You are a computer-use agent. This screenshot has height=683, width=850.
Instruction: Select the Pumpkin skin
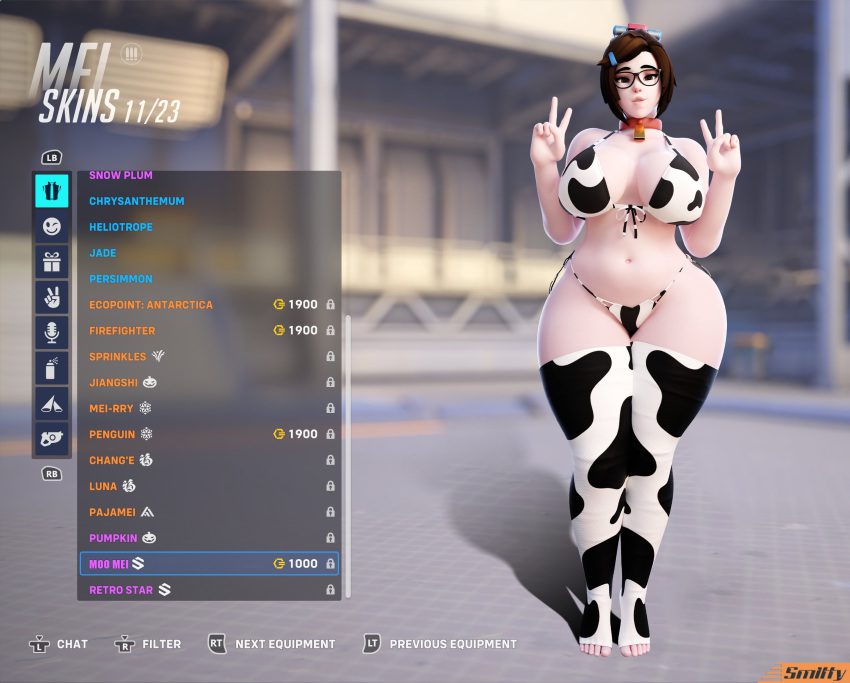pos(114,538)
